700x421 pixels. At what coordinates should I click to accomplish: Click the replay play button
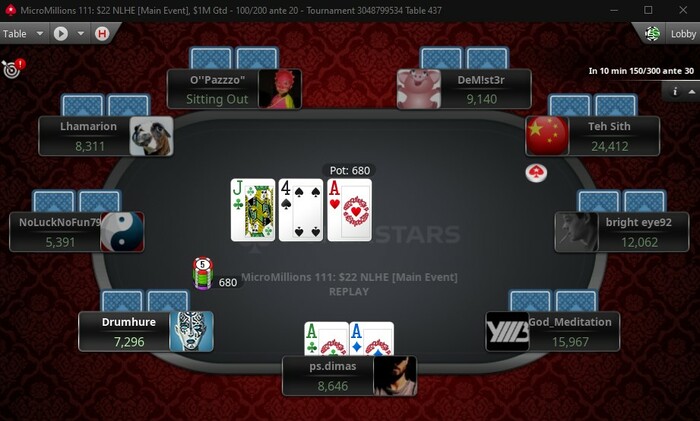click(x=60, y=33)
